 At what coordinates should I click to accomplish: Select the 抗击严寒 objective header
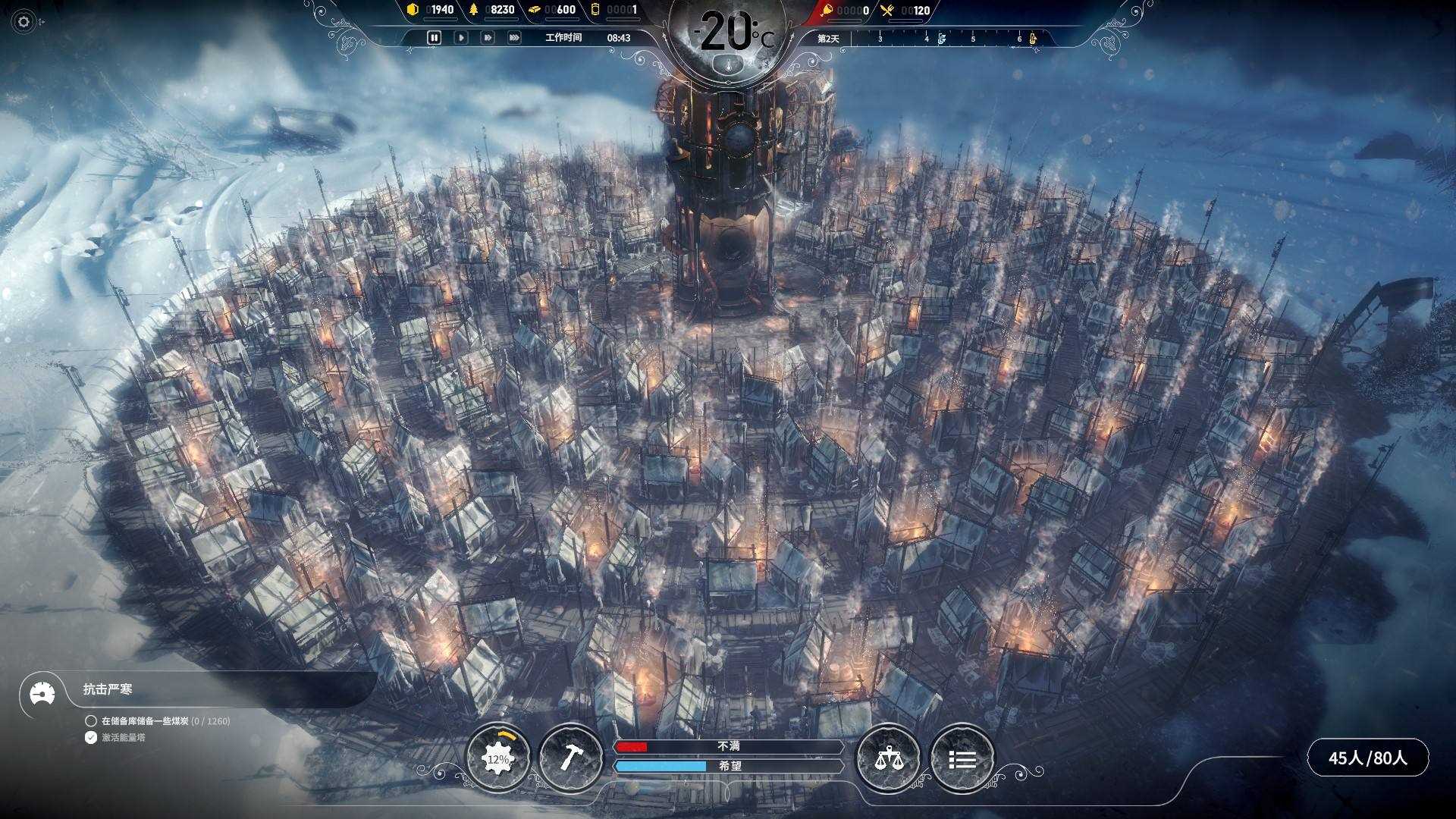(x=108, y=689)
